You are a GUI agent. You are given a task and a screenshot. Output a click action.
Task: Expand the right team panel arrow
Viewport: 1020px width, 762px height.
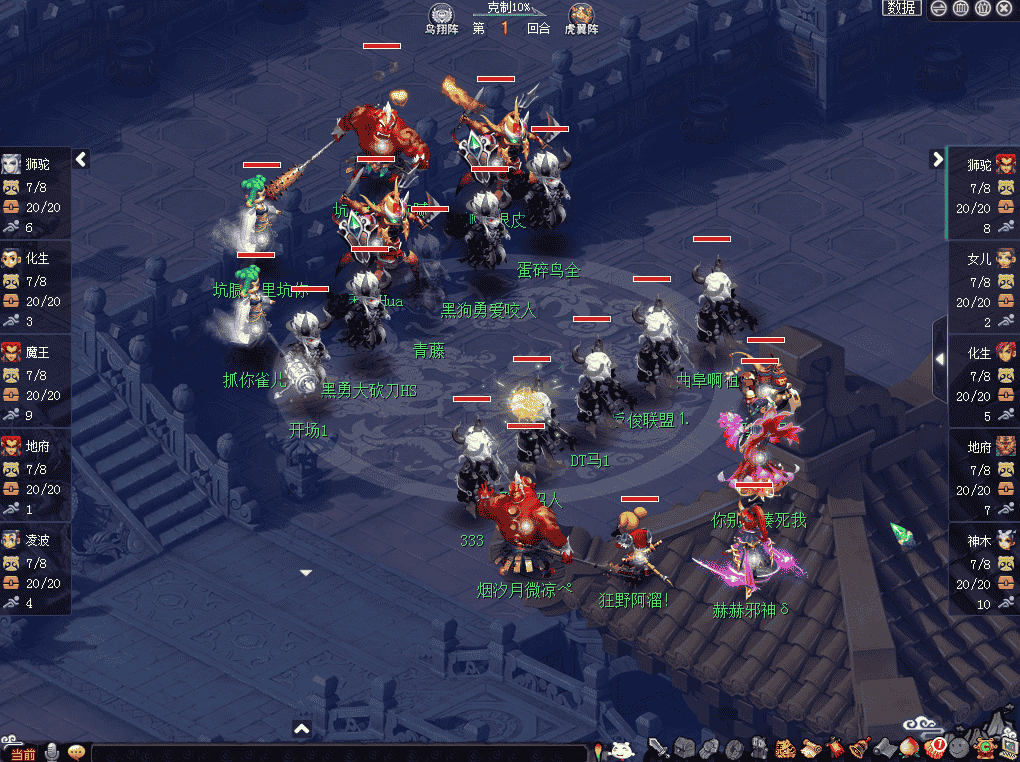point(937,158)
